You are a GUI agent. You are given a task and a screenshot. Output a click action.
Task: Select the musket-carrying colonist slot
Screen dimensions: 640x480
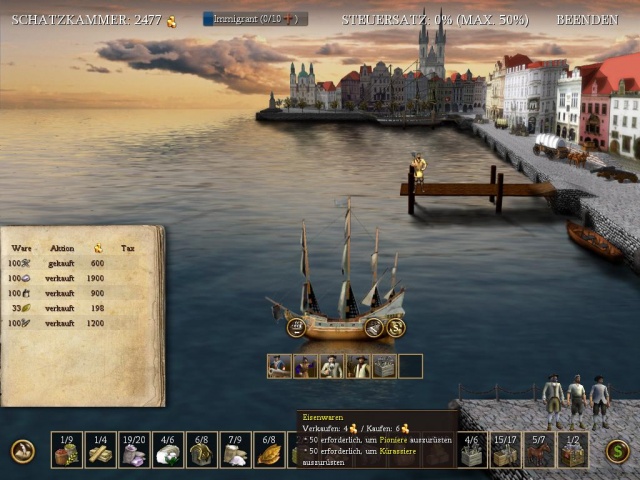[x=357, y=366]
